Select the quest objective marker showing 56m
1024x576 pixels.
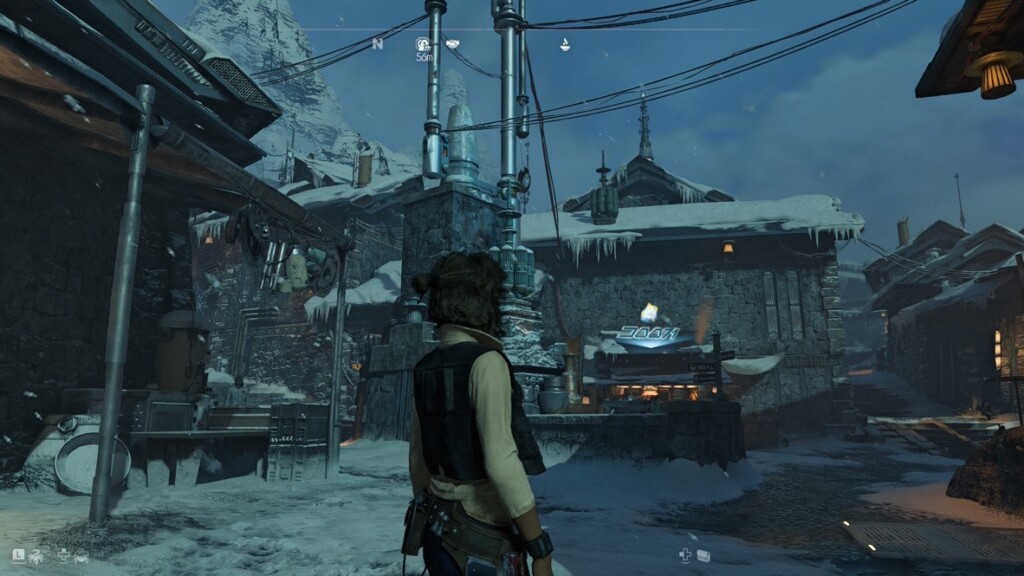[423, 44]
